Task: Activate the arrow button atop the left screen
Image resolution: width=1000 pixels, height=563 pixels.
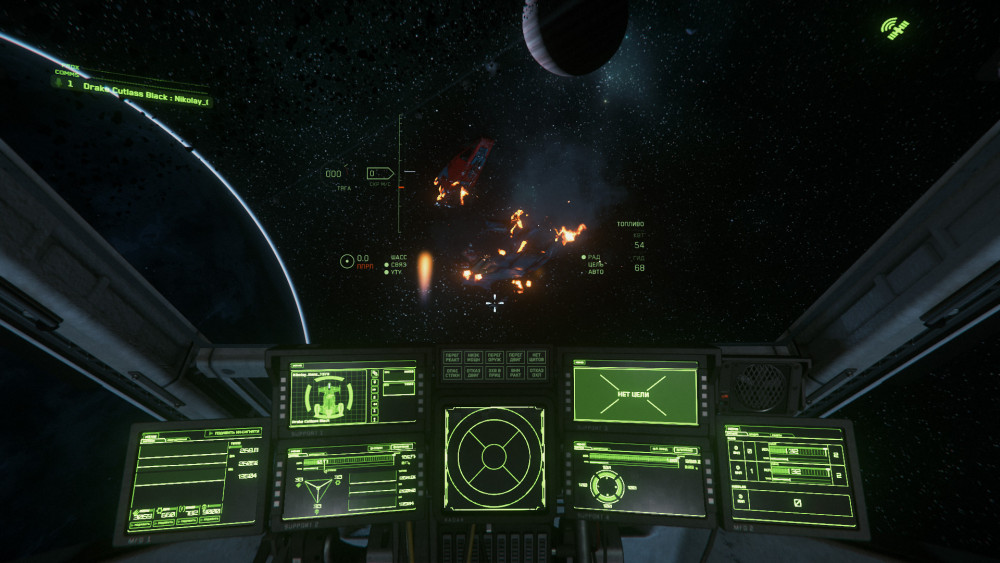Action: (x=208, y=435)
